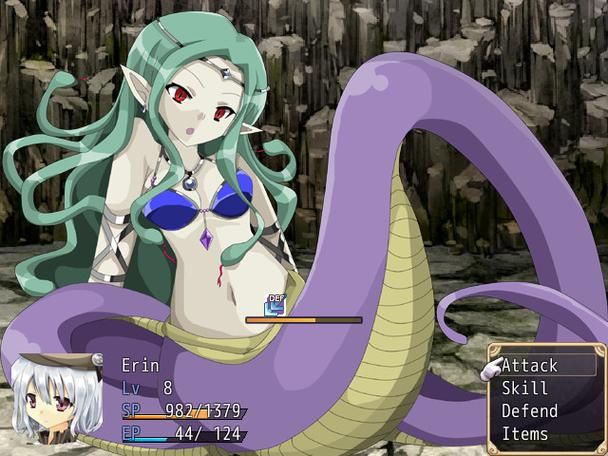608x456 pixels.
Task: Select the Attack command
Action: [530, 366]
